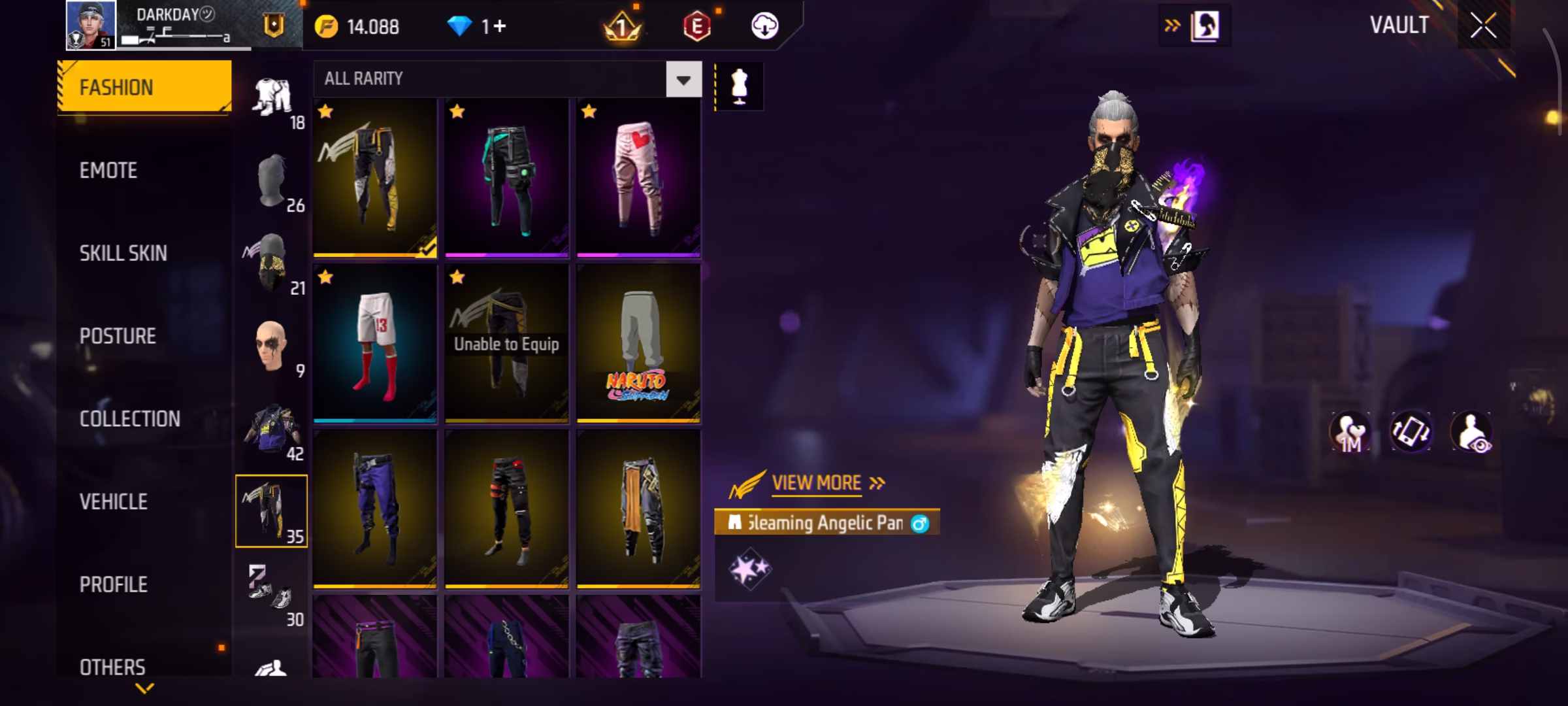Open the Profile section
Viewport: 1568px width, 706px height.
(x=113, y=584)
